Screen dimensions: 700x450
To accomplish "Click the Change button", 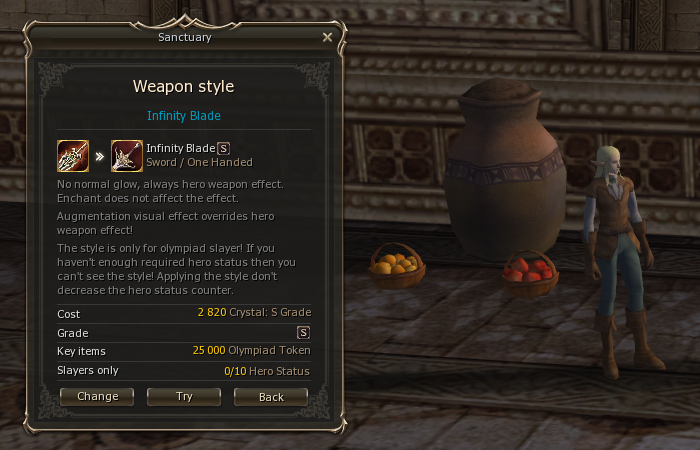I will [x=97, y=396].
